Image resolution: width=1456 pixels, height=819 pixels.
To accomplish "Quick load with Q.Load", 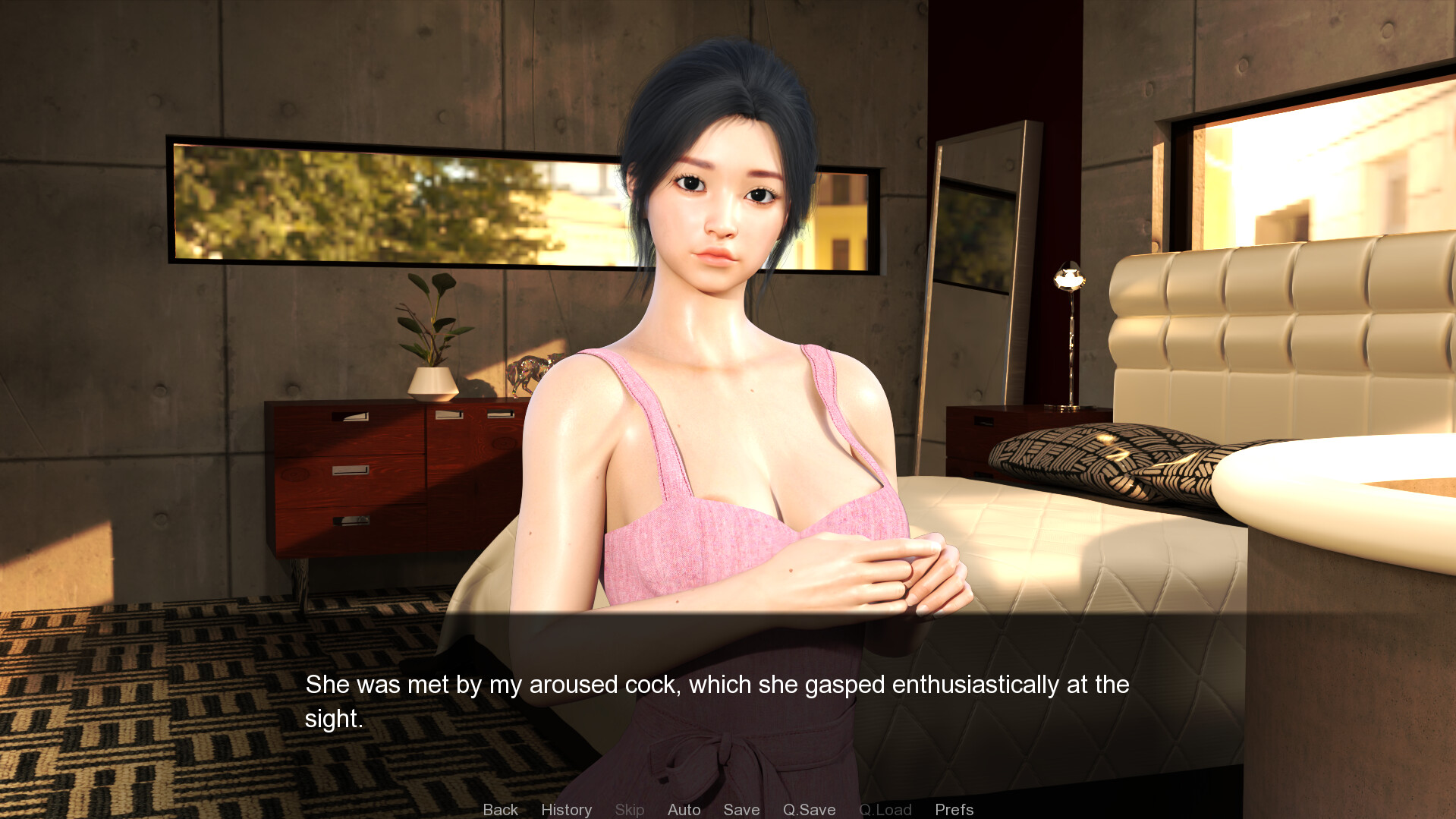I will point(885,809).
